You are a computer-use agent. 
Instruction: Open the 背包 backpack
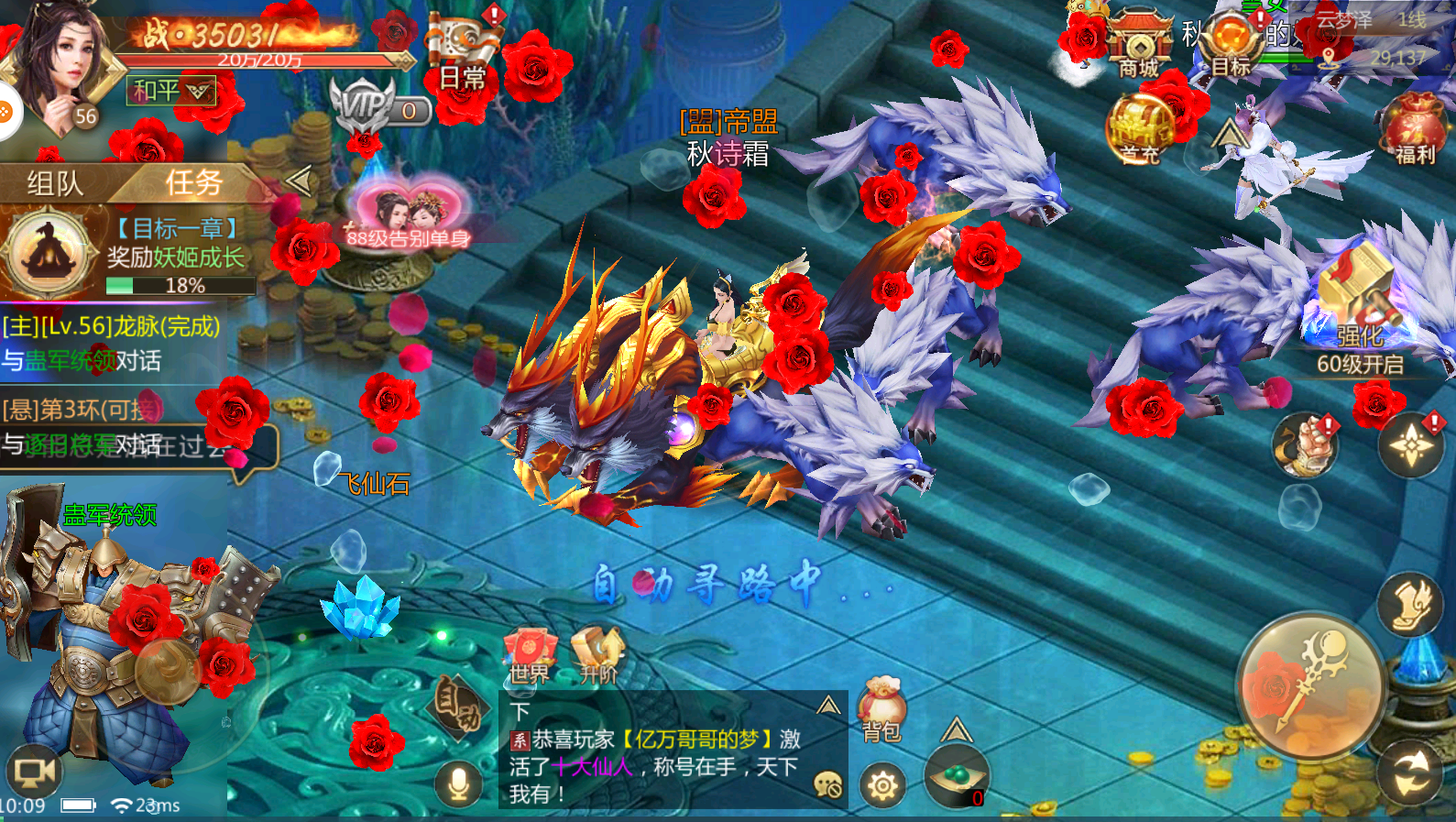pos(881,711)
